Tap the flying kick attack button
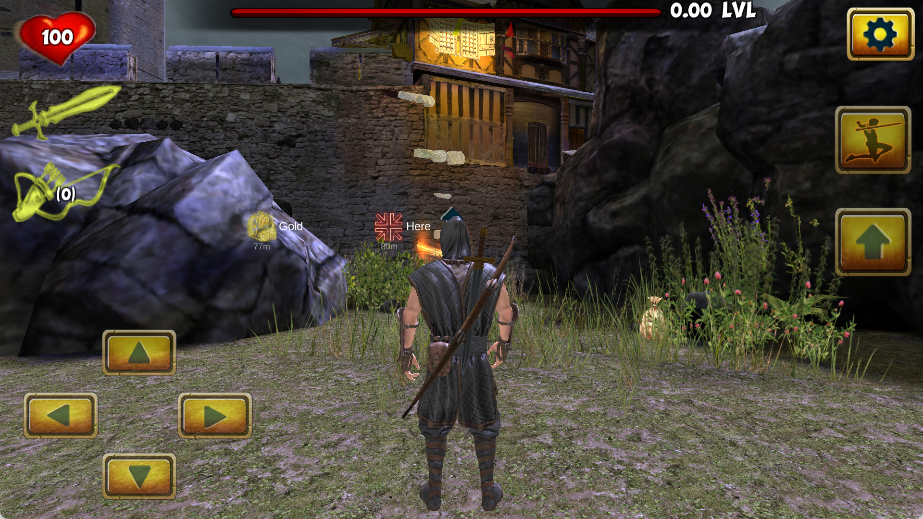The width and height of the screenshot is (923, 519). (x=872, y=140)
